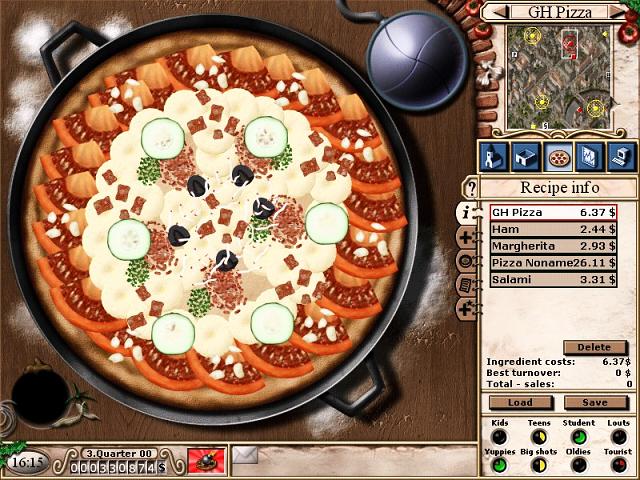Open the envelope mail icon
Viewport: 640px width, 480px height.
[x=245, y=457]
